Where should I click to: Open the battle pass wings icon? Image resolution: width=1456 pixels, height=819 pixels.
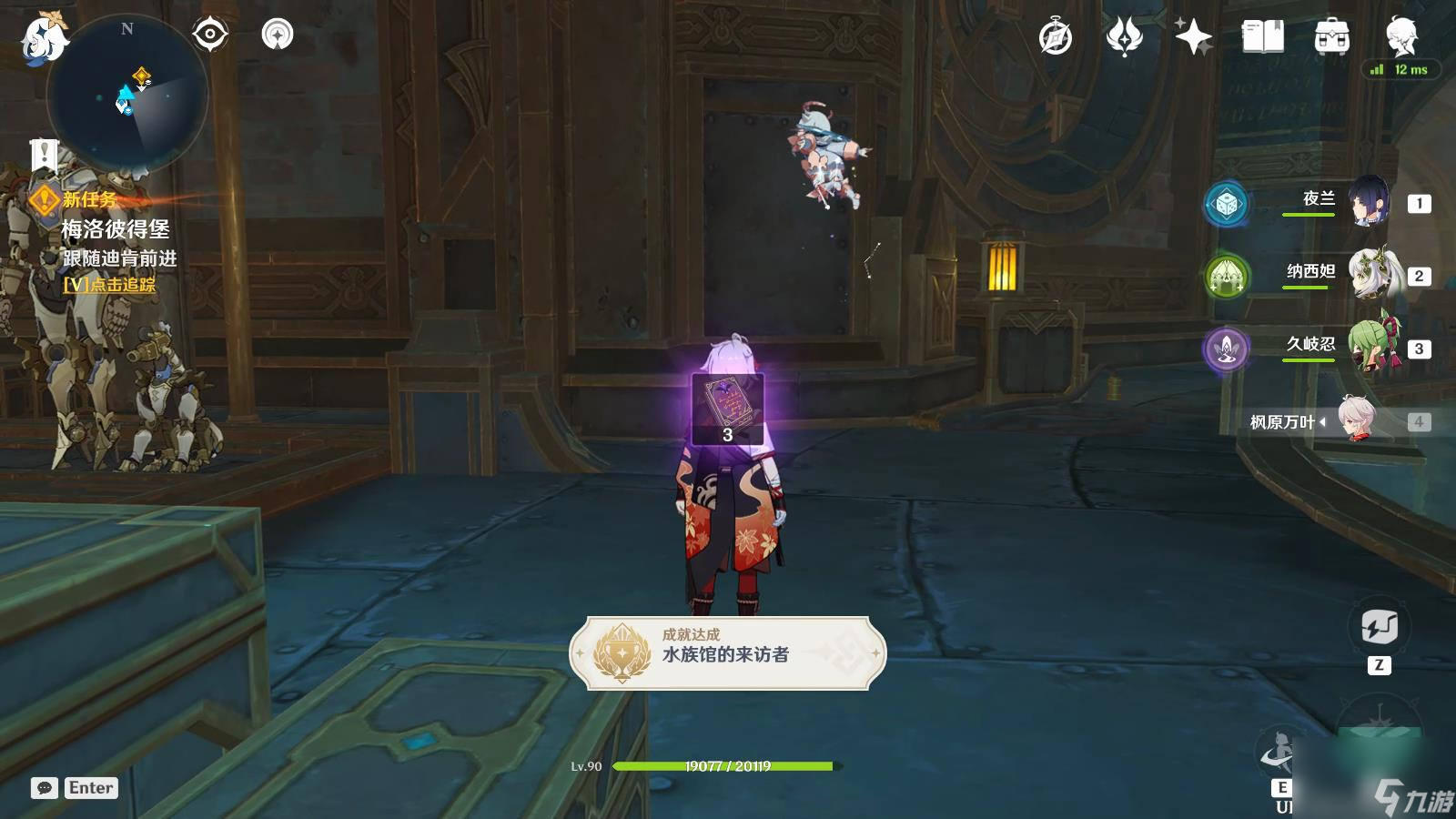[1126, 38]
